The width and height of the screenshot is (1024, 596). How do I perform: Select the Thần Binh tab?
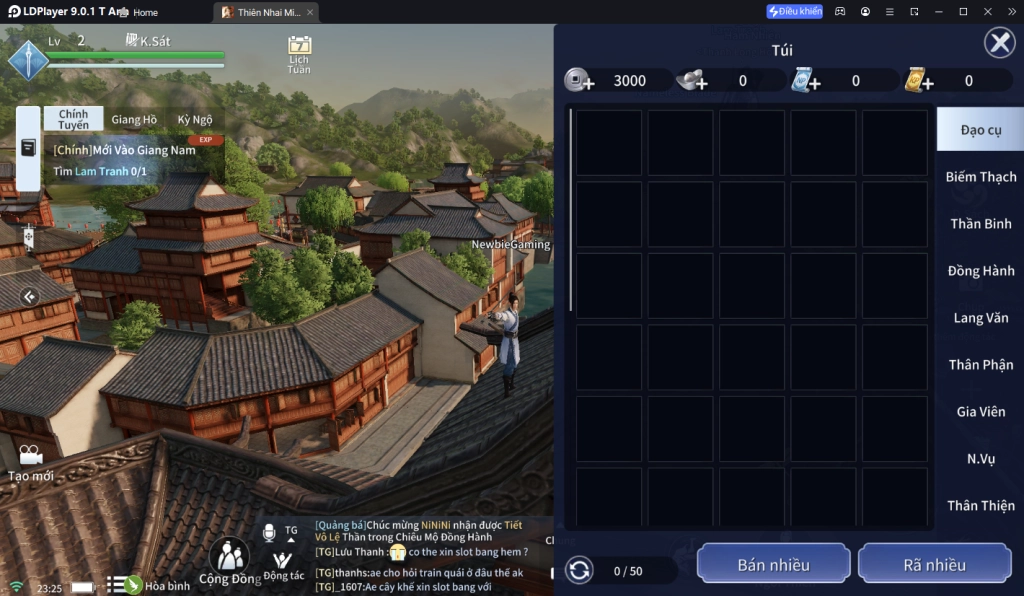[980, 224]
